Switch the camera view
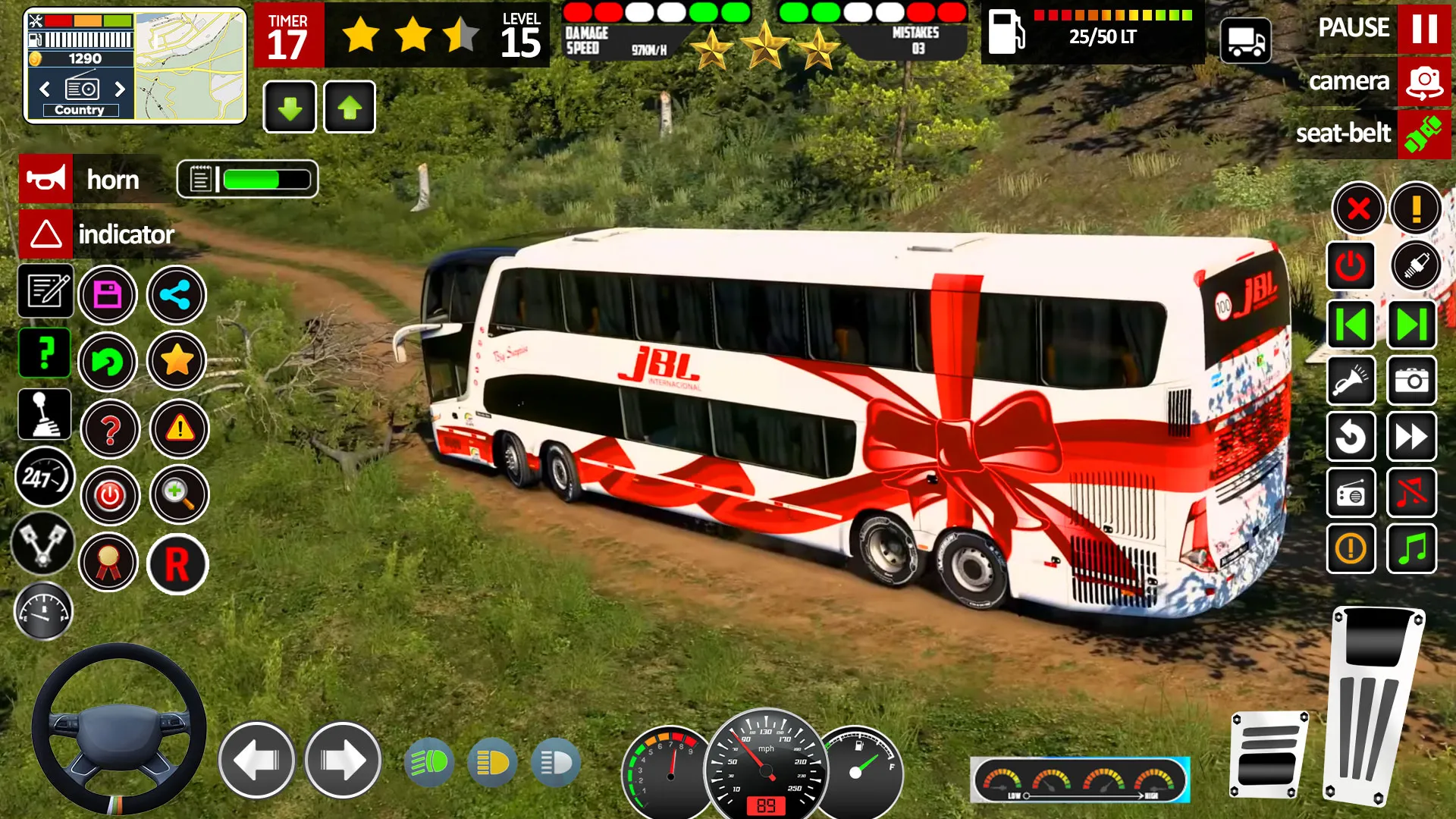The image size is (1456, 819). click(x=1423, y=81)
